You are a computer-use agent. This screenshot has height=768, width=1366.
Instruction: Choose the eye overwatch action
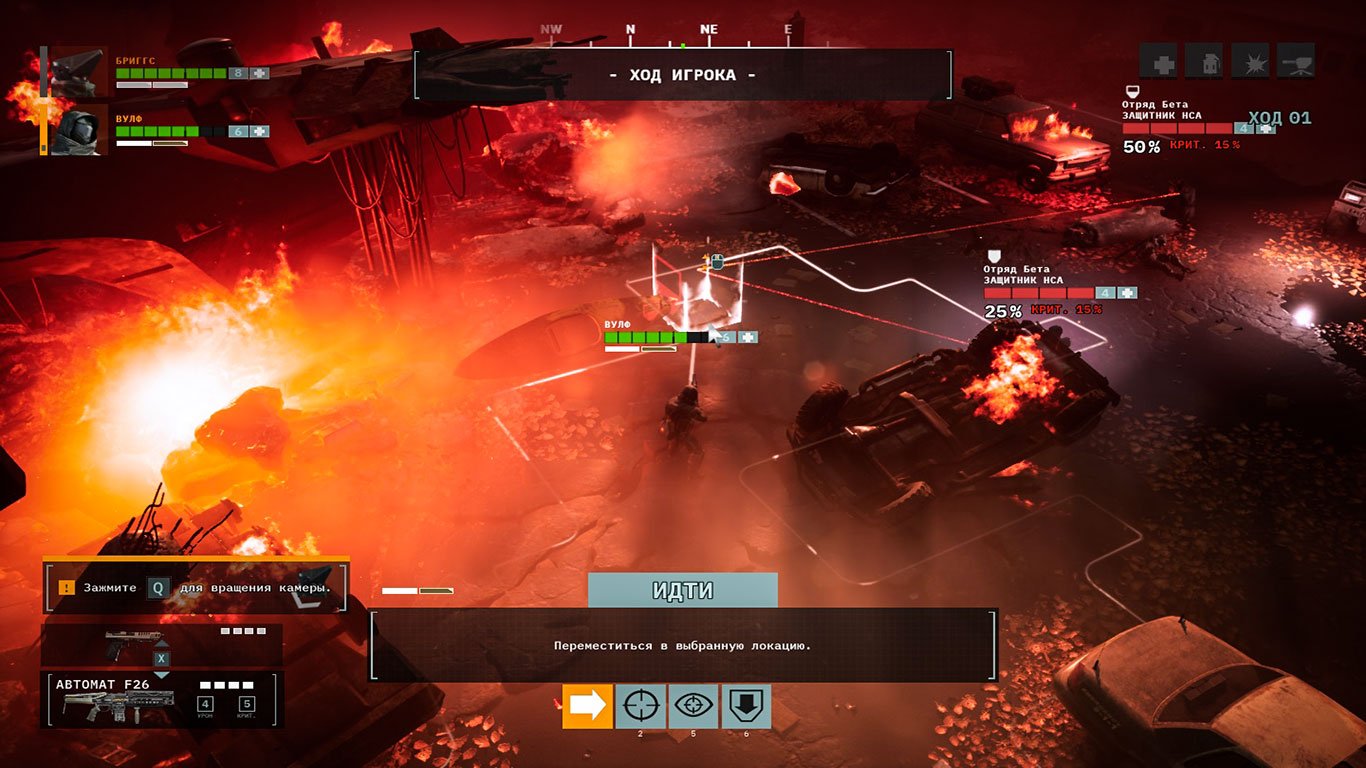(x=693, y=706)
